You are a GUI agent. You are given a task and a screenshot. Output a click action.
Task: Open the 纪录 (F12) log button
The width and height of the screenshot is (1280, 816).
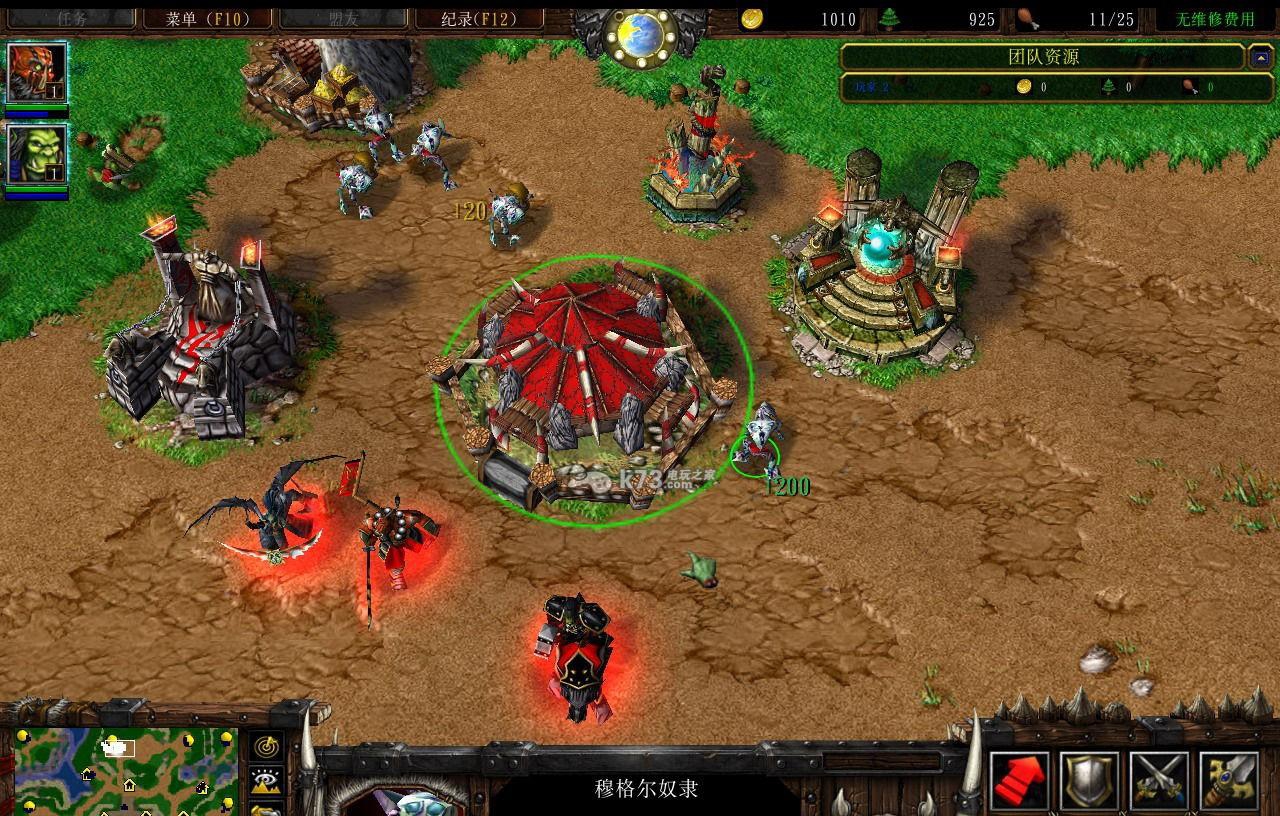(x=479, y=18)
